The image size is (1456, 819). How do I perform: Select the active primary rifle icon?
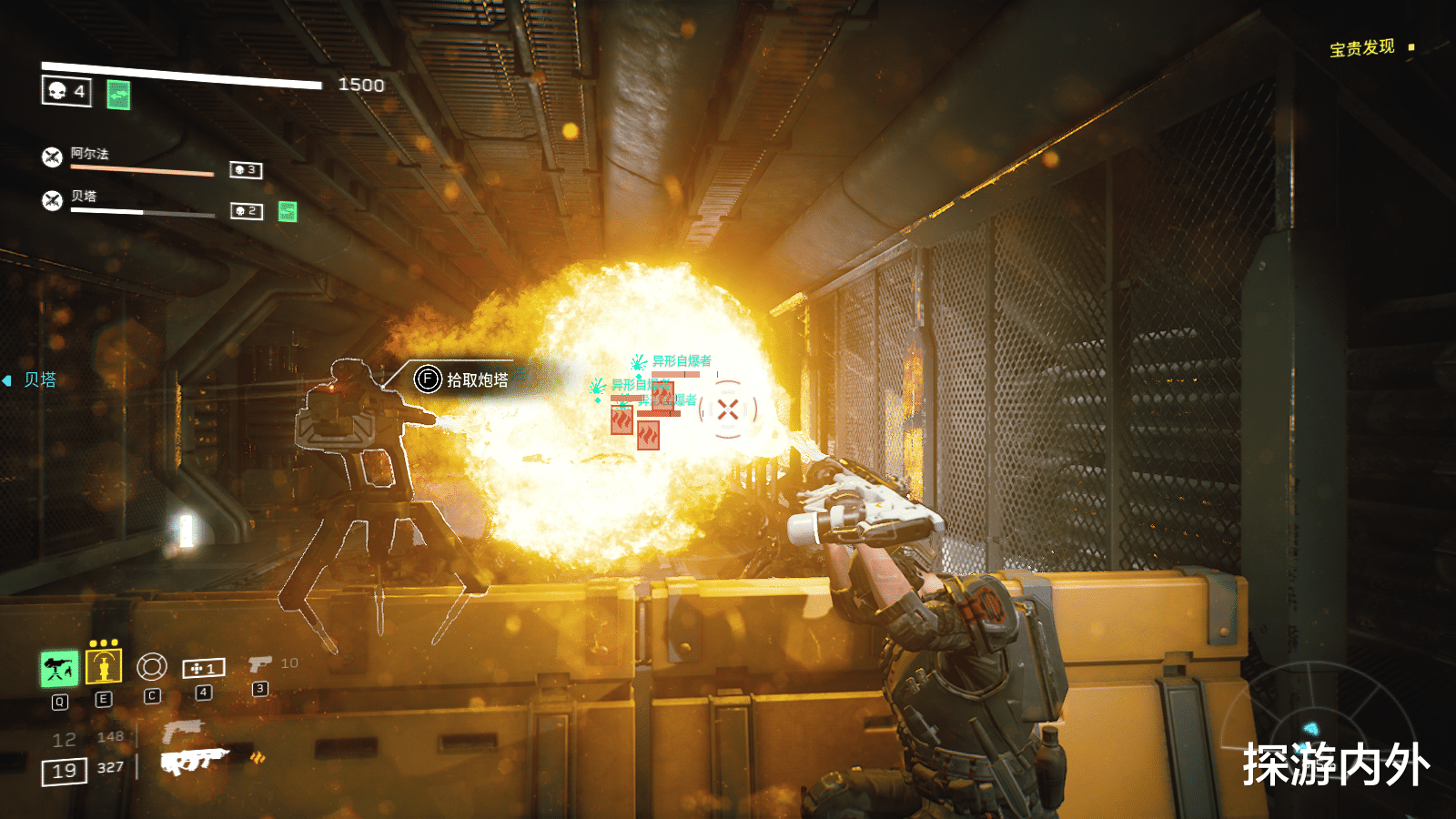pyautogui.click(x=193, y=761)
